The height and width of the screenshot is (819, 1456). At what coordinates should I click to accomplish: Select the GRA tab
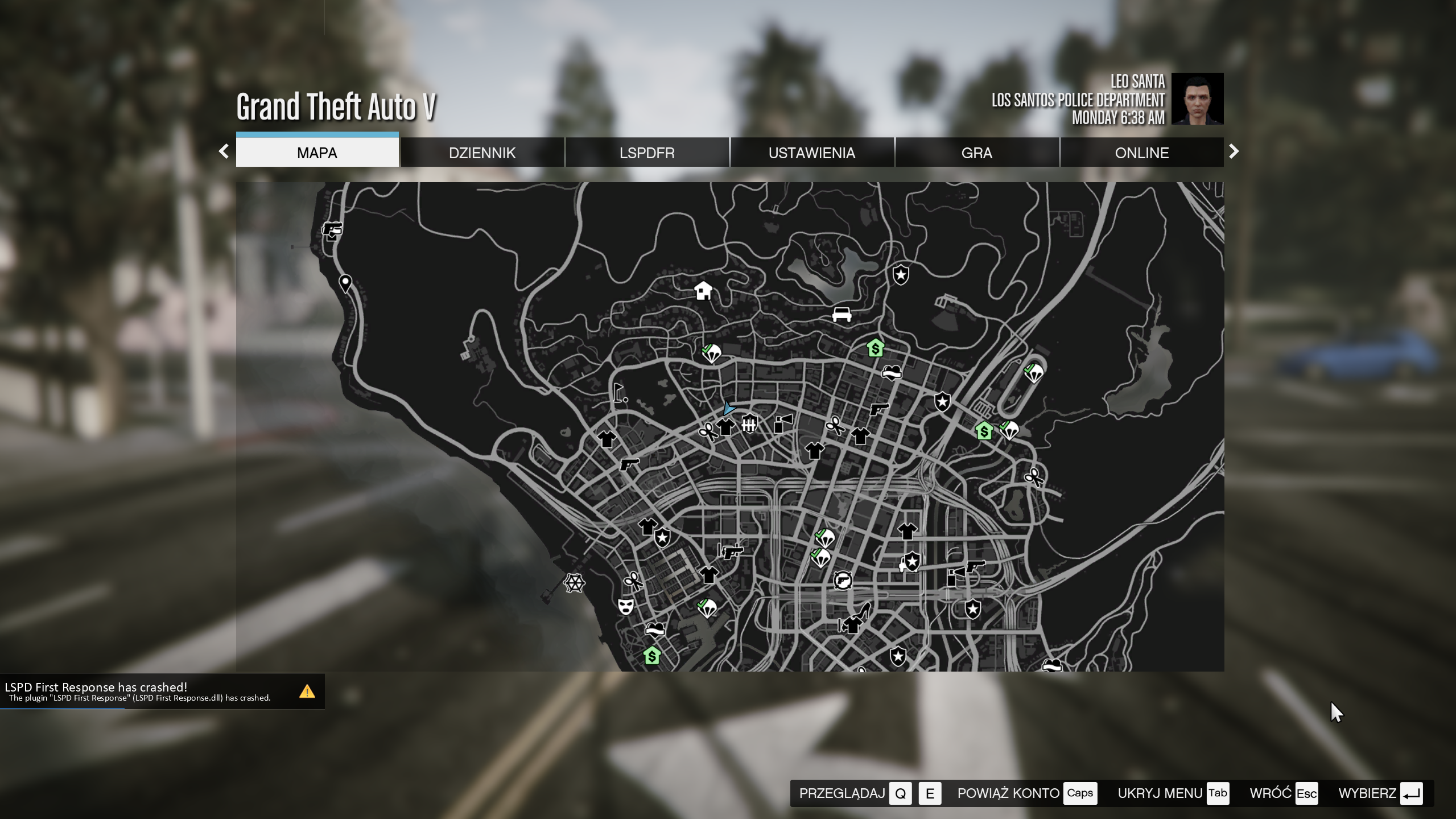pos(976,153)
